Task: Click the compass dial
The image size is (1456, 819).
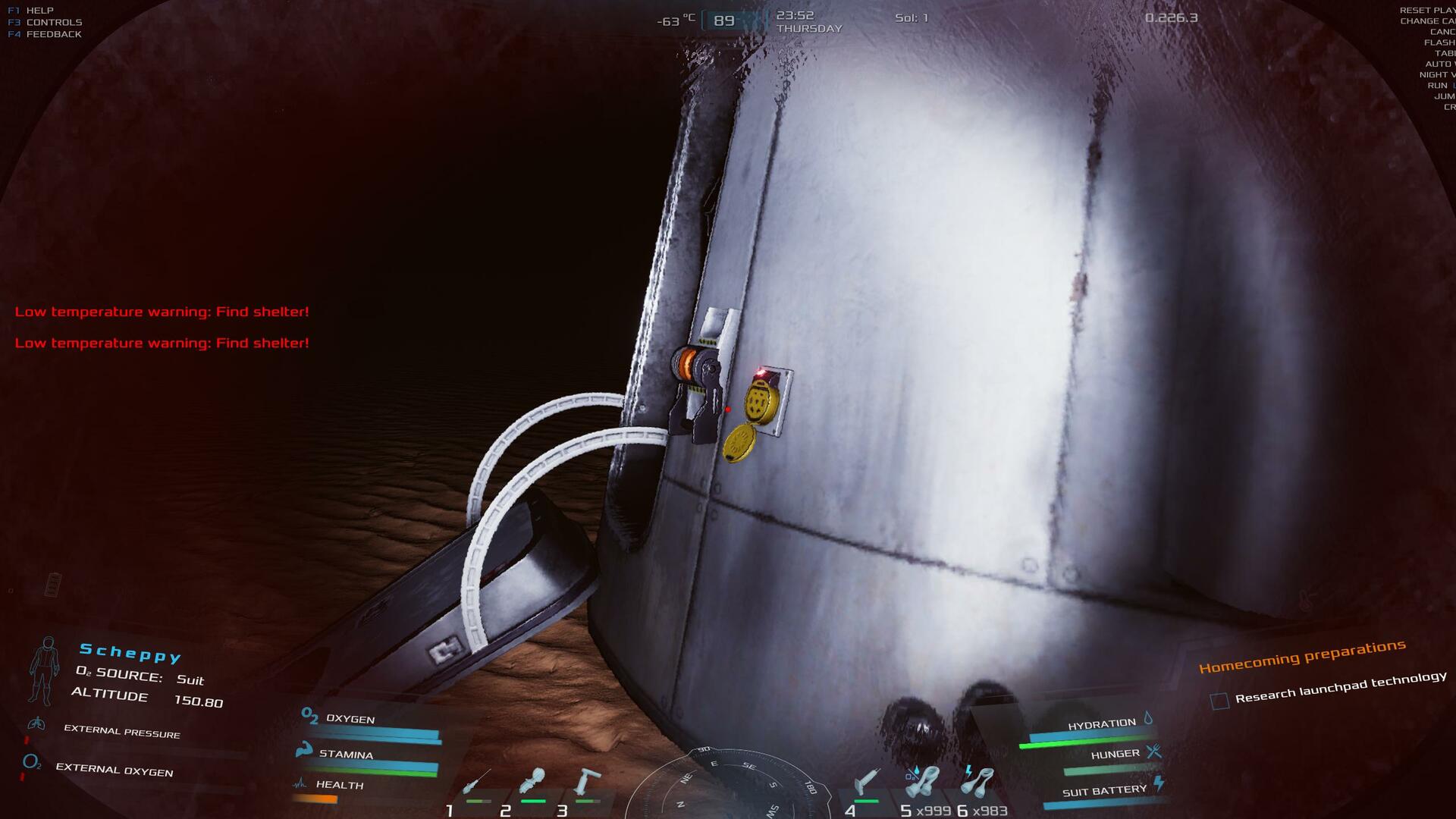Action: click(726, 785)
